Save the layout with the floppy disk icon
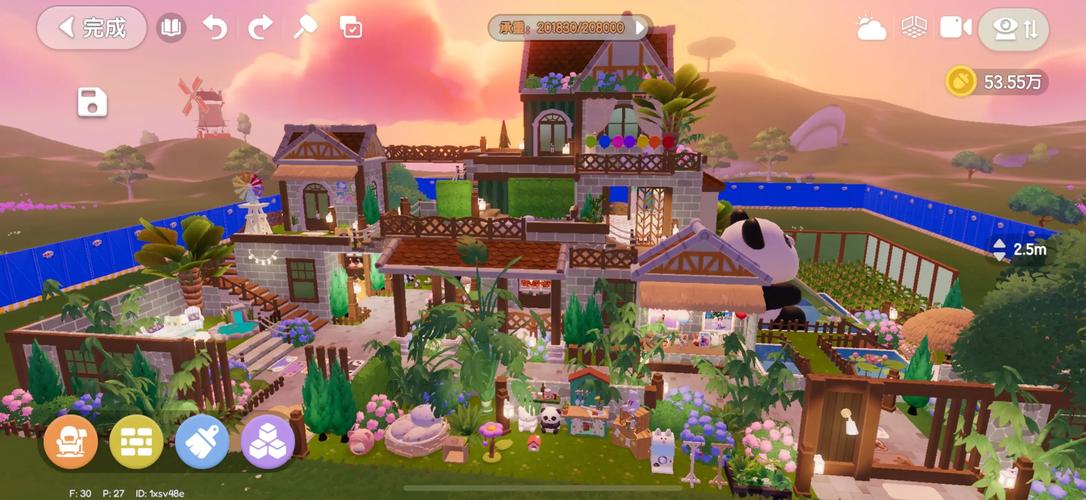The height and width of the screenshot is (500, 1086). pos(92,102)
